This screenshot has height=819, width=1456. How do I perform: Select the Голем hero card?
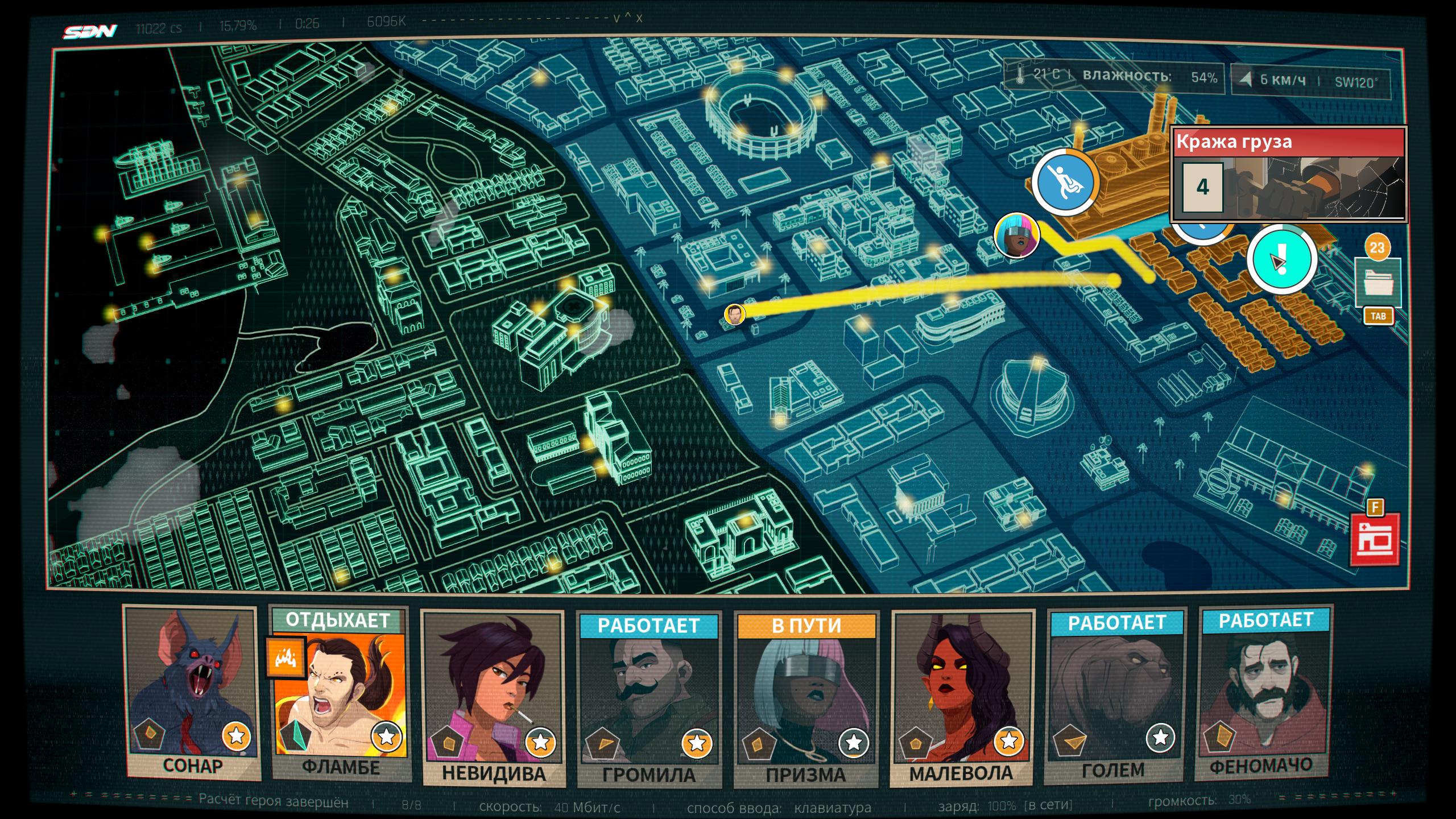pos(1114,695)
